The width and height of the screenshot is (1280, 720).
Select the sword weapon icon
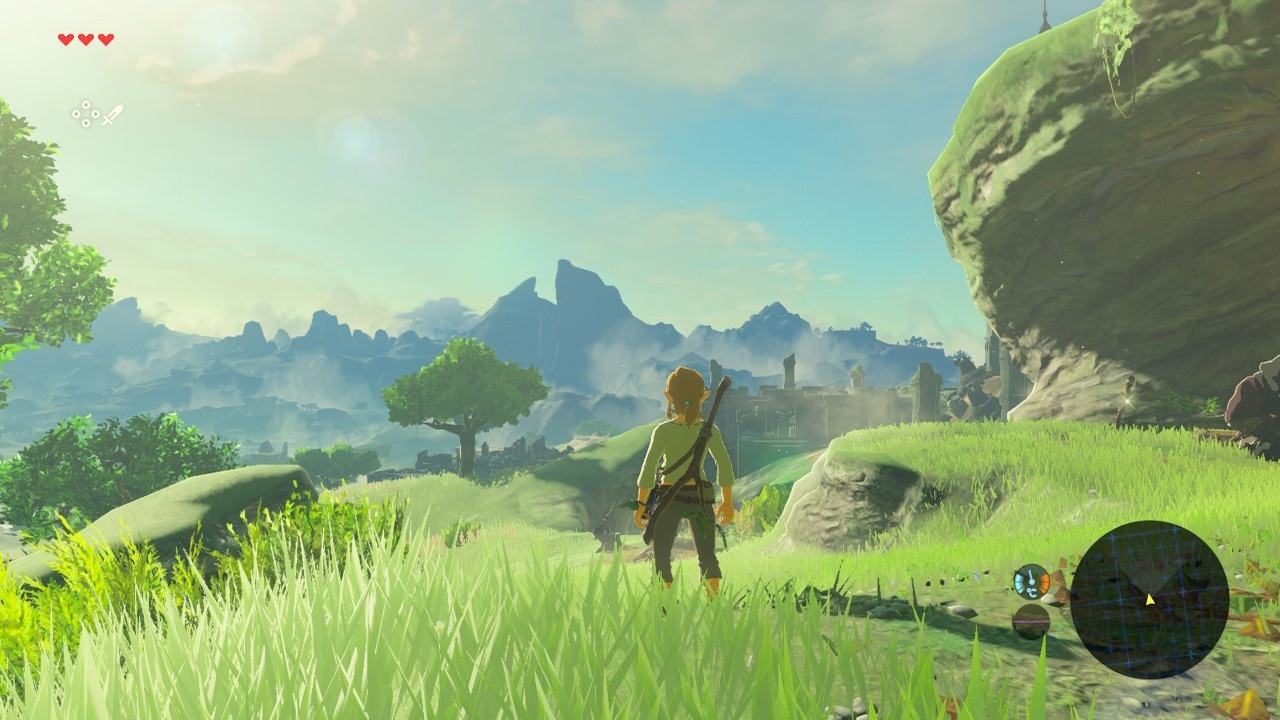tap(112, 114)
